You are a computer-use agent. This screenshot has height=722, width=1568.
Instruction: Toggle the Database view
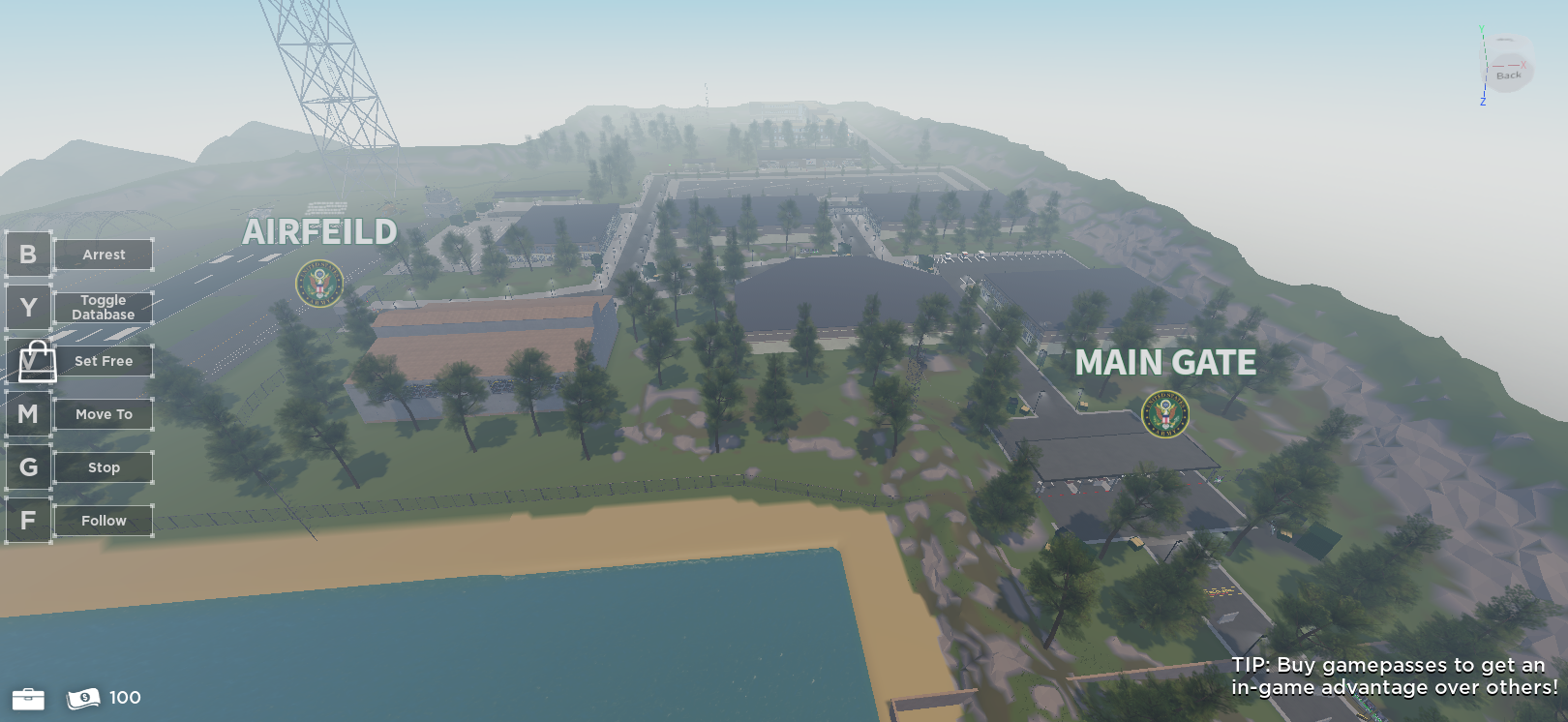point(102,307)
